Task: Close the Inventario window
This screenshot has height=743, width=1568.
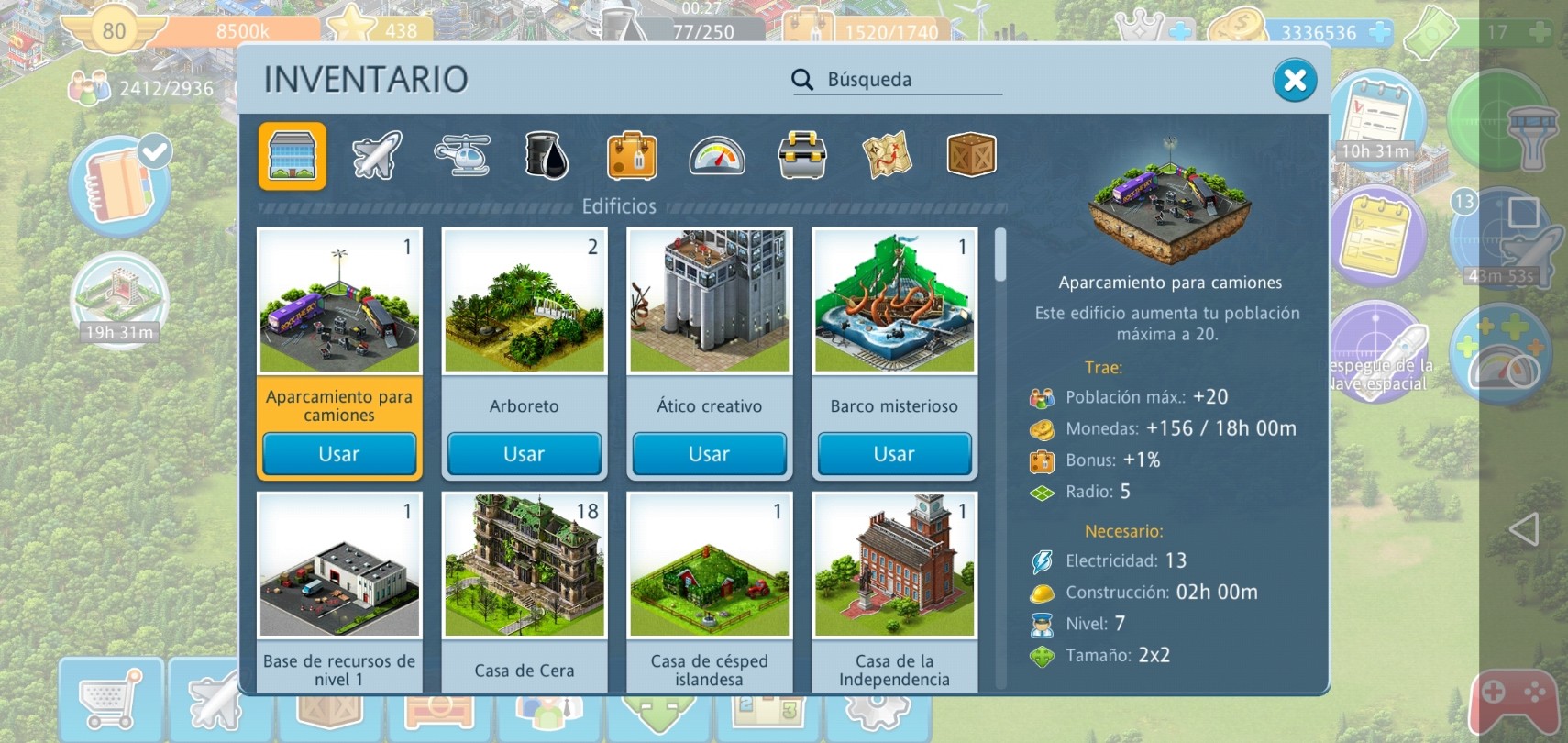Action: (x=1295, y=81)
